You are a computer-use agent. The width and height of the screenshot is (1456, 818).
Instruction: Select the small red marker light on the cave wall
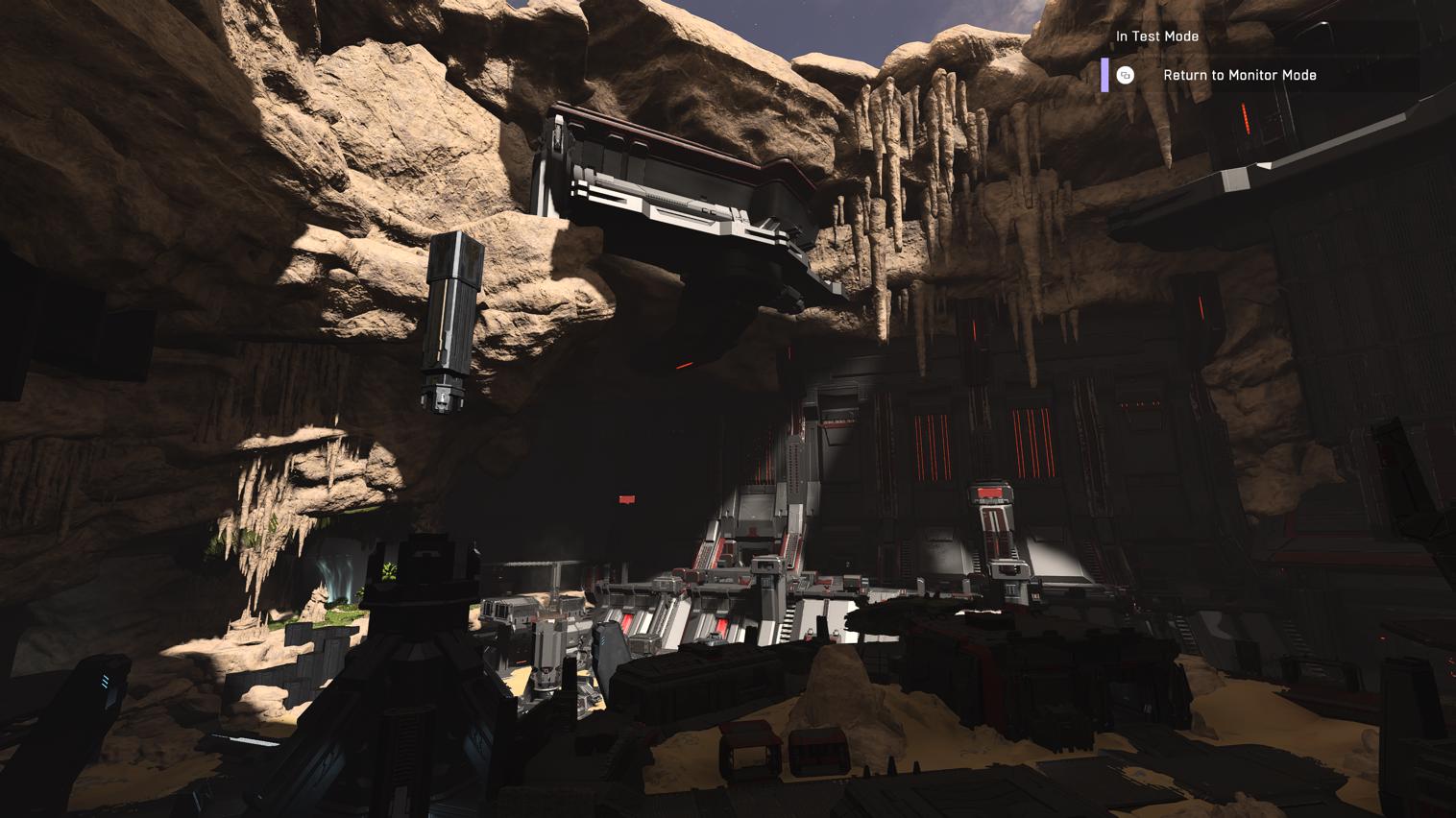point(625,499)
